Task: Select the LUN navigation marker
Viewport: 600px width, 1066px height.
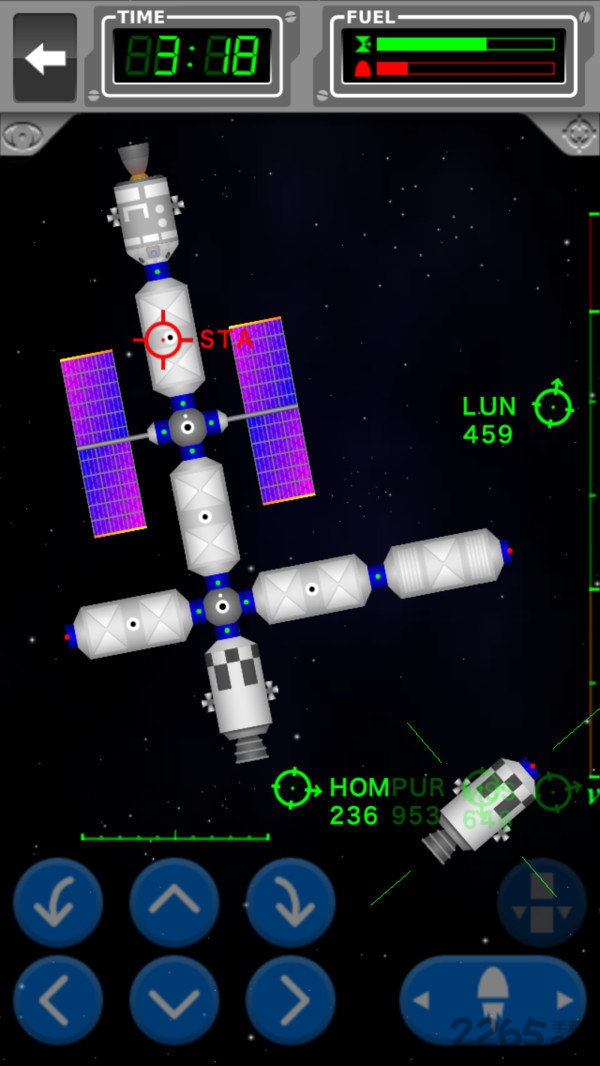Action: pos(552,405)
